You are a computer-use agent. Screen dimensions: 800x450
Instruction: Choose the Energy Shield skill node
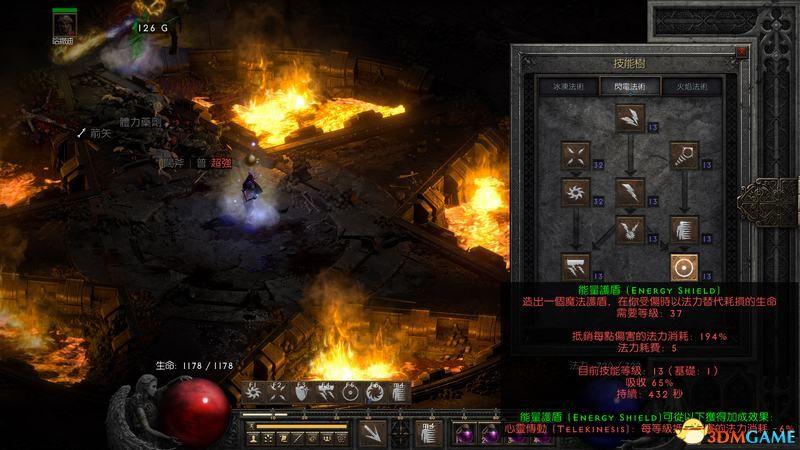(x=683, y=267)
